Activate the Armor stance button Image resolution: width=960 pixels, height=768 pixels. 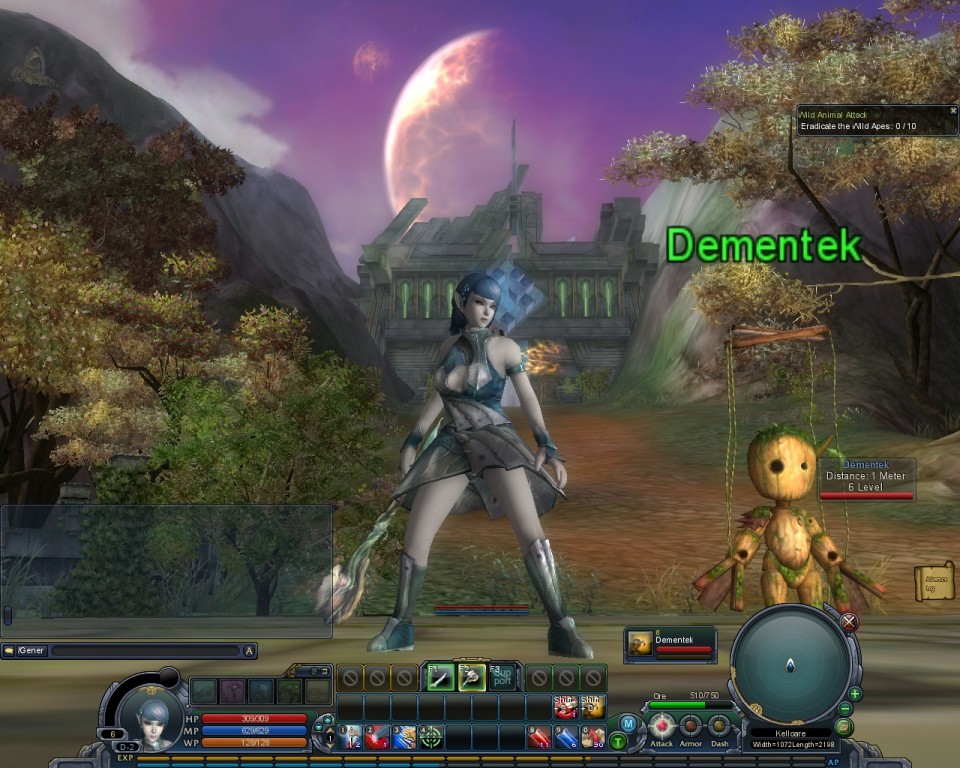pos(691,726)
